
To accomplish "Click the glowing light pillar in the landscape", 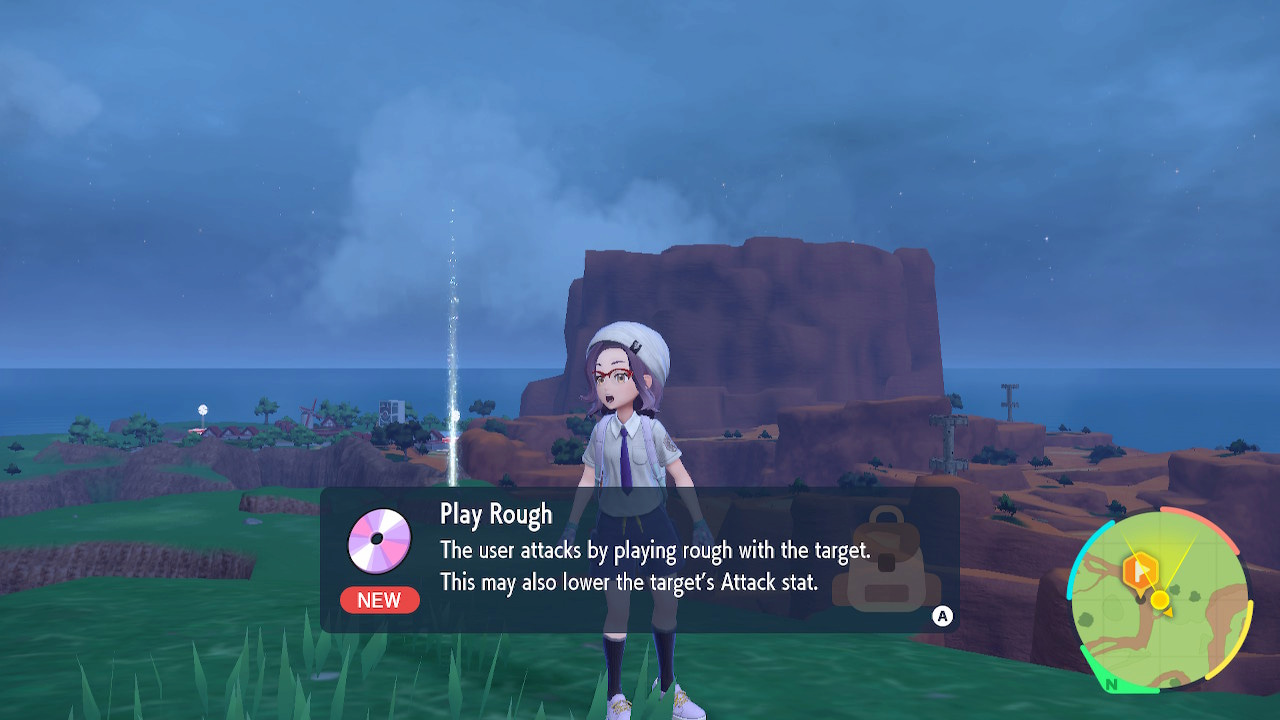I will click(x=451, y=350).
